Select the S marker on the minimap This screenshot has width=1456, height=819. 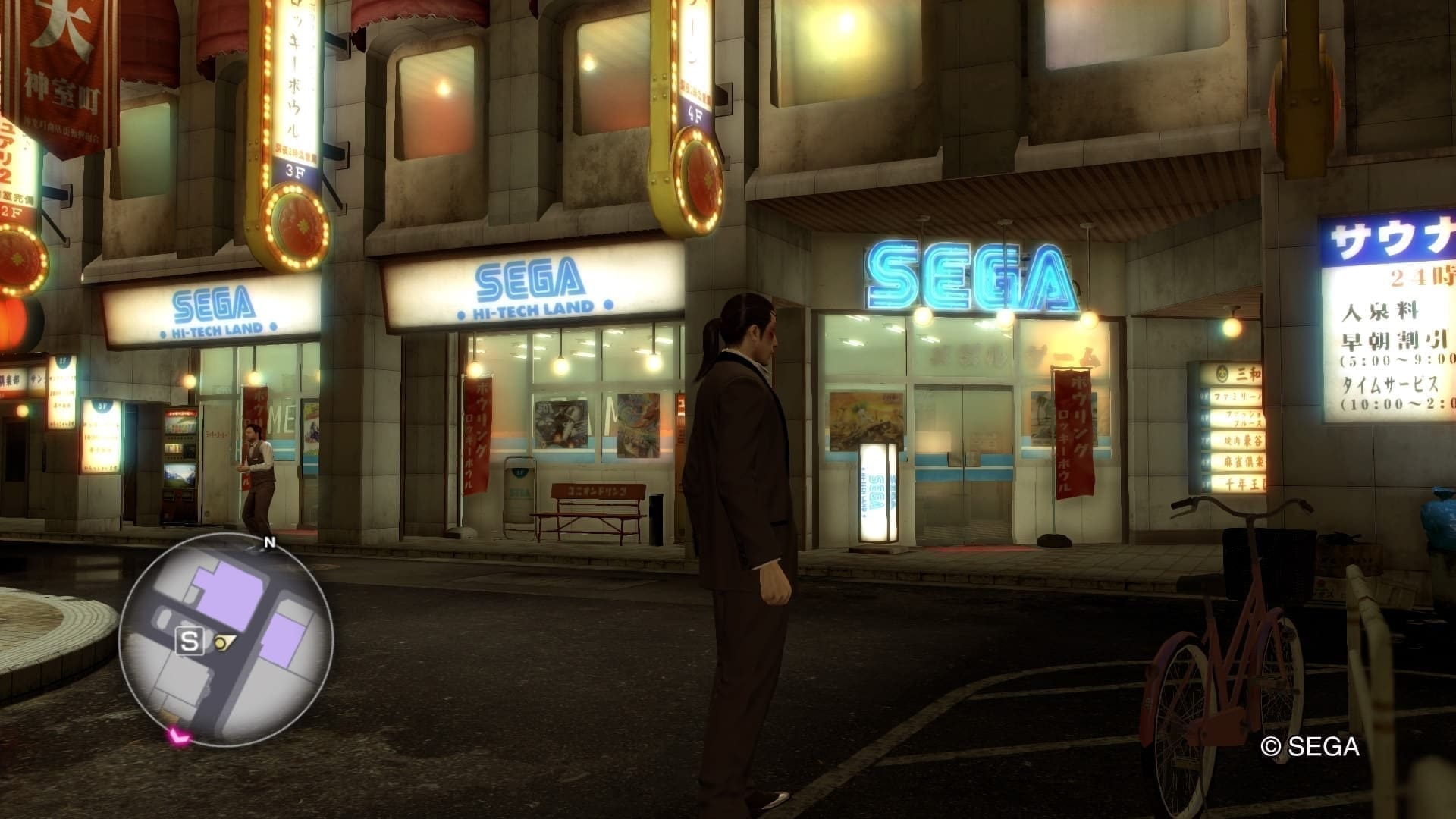click(190, 642)
